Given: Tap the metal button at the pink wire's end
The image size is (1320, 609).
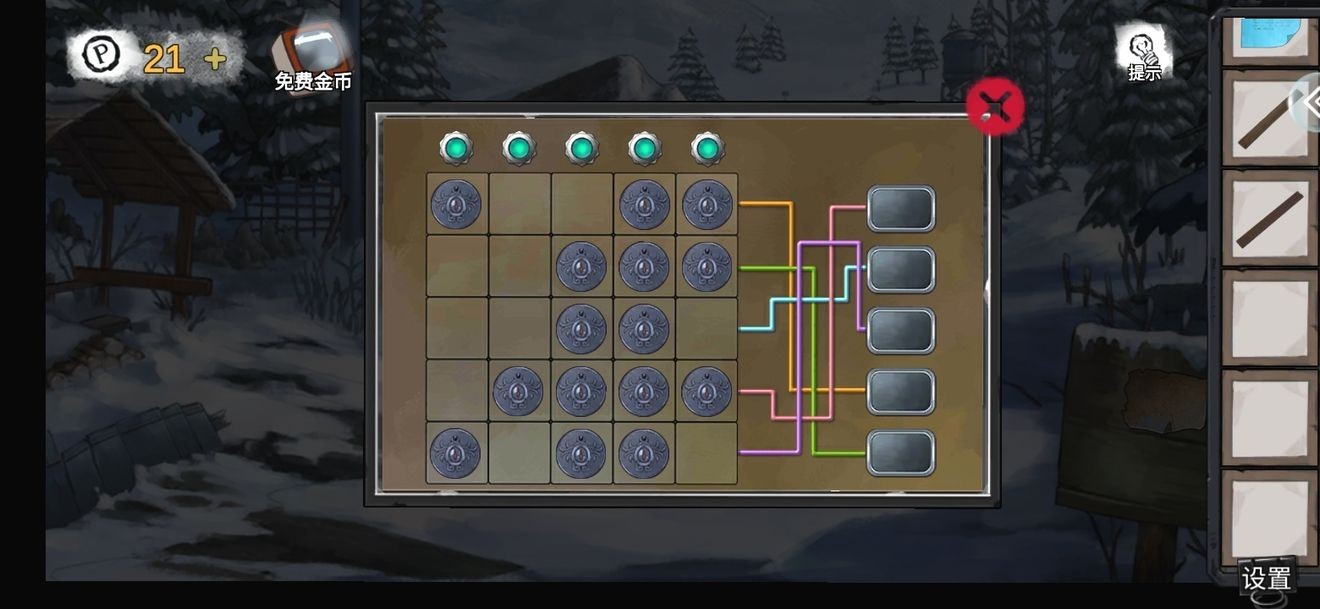Looking at the screenshot, I should click(x=901, y=209).
